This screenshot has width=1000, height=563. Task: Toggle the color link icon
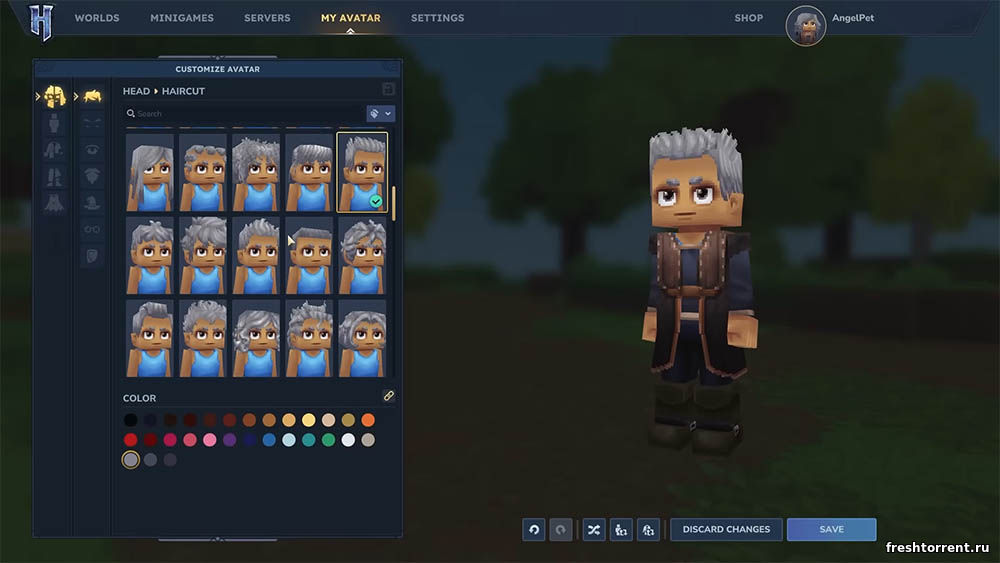click(388, 397)
